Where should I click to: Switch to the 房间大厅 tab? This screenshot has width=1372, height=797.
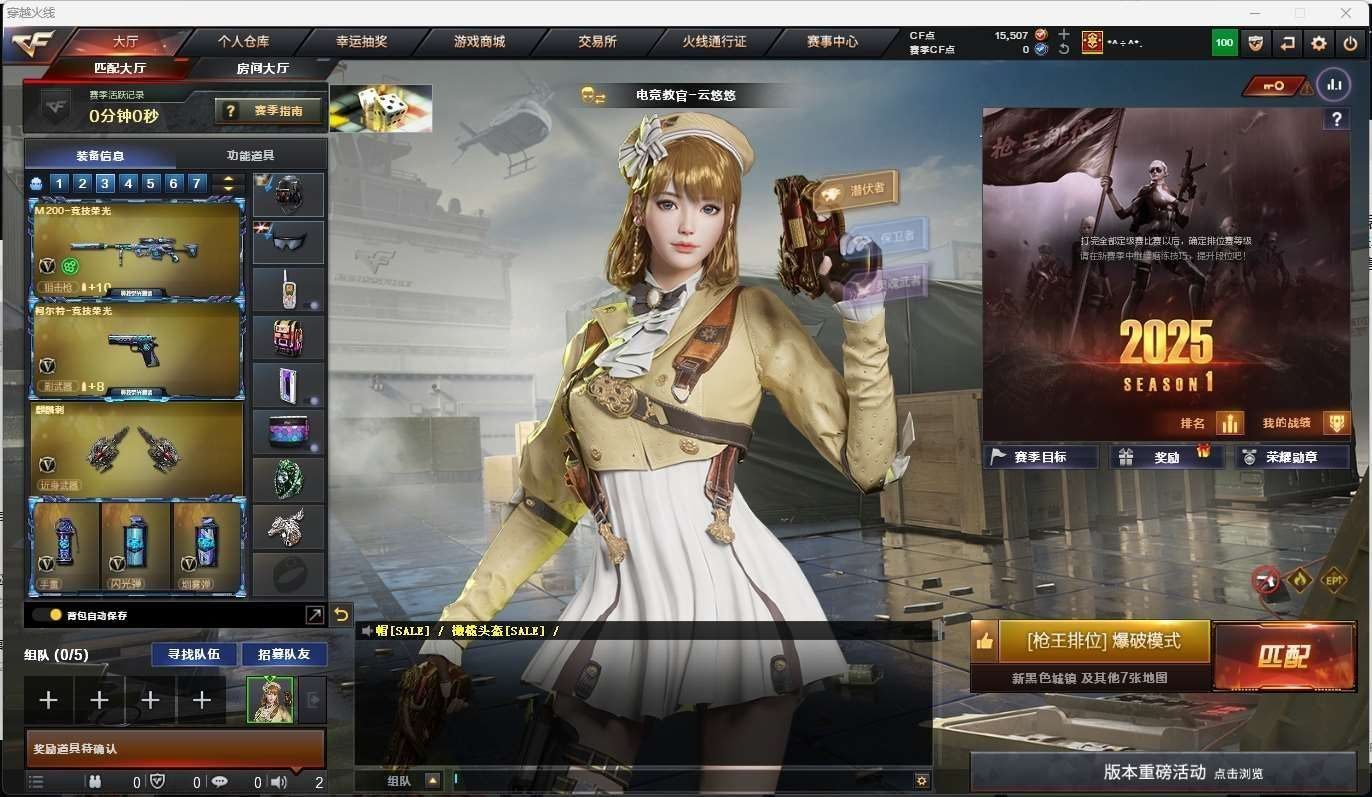262,68
